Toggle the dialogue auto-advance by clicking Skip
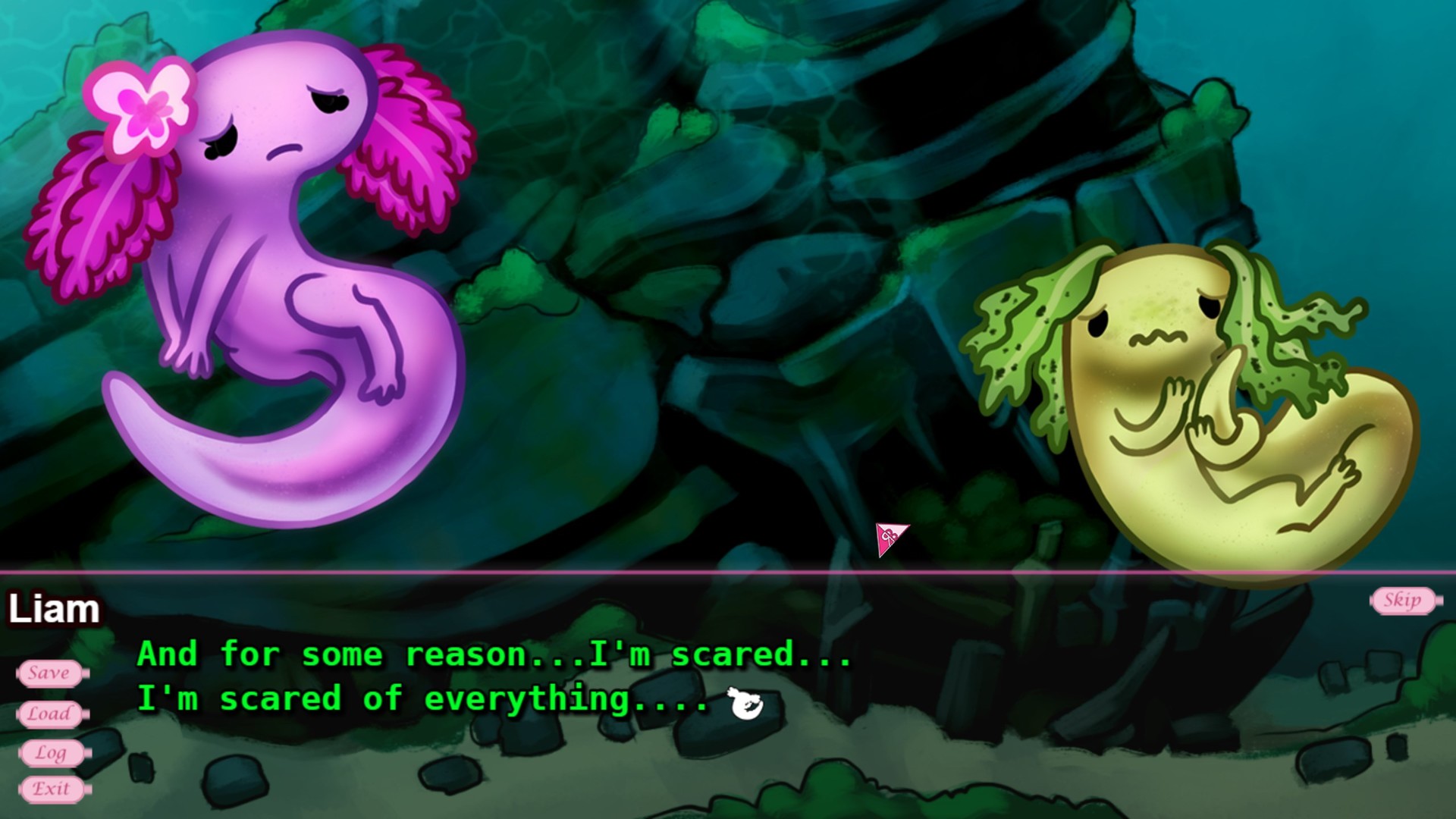1456x819 pixels. 1404,601
